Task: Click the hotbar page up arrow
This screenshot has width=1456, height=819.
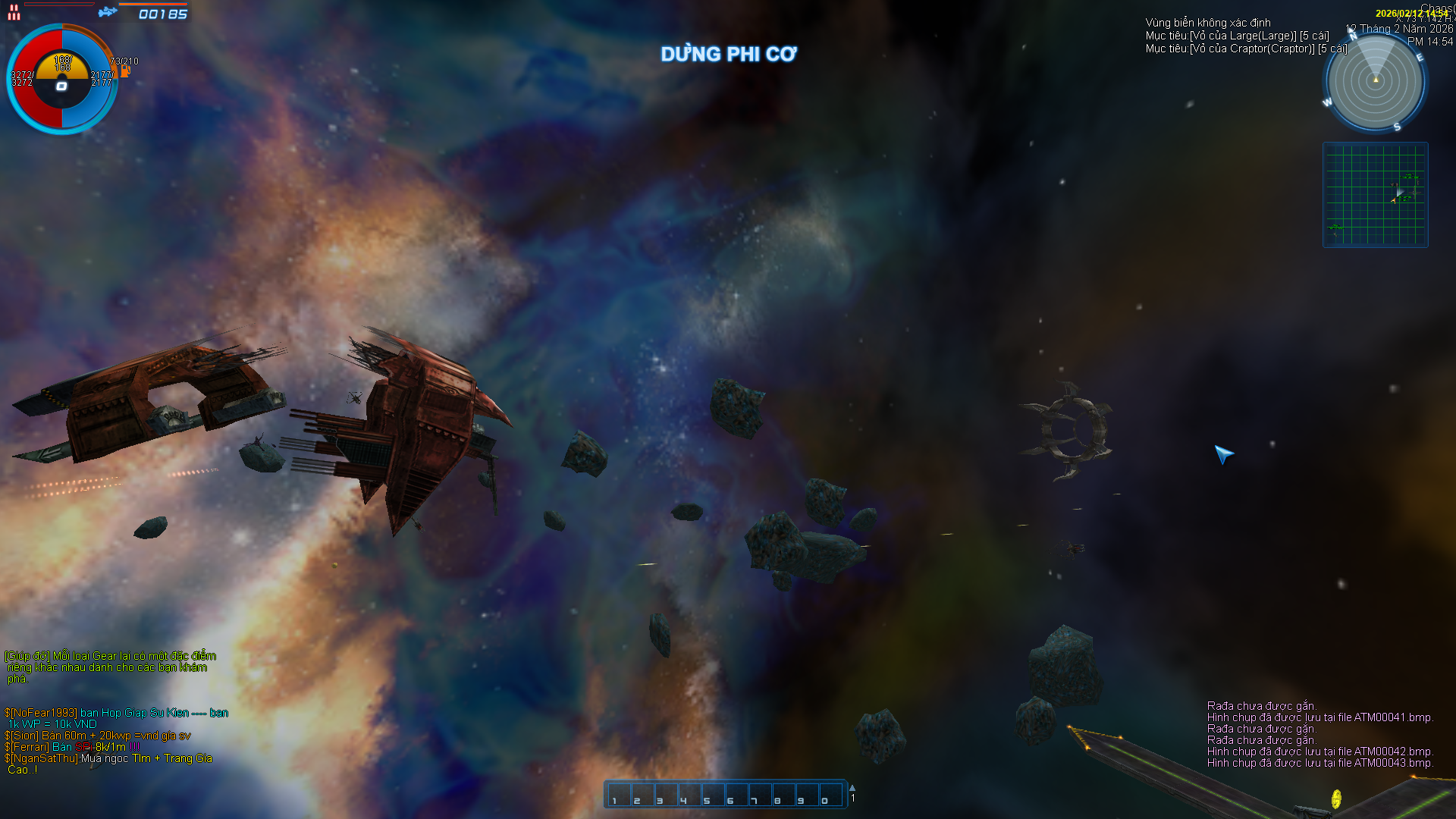Action: point(852,788)
